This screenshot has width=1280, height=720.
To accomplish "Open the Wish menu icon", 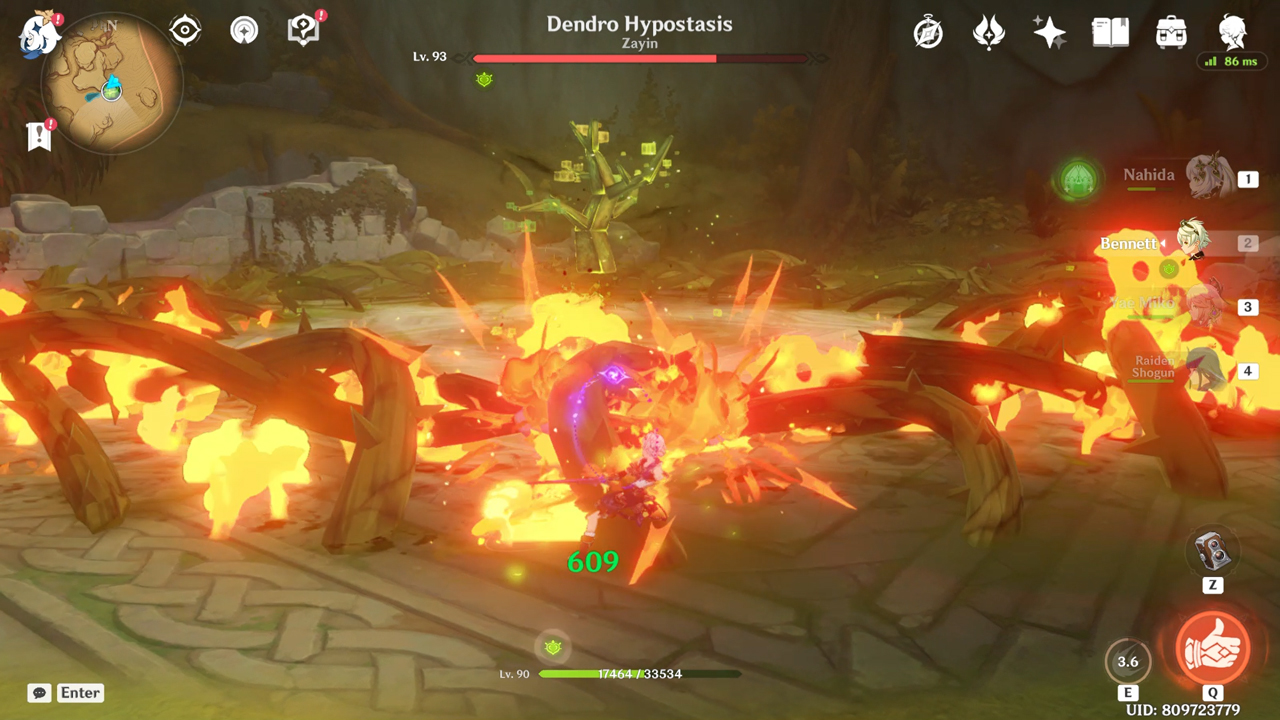I will [x=988, y=33].
